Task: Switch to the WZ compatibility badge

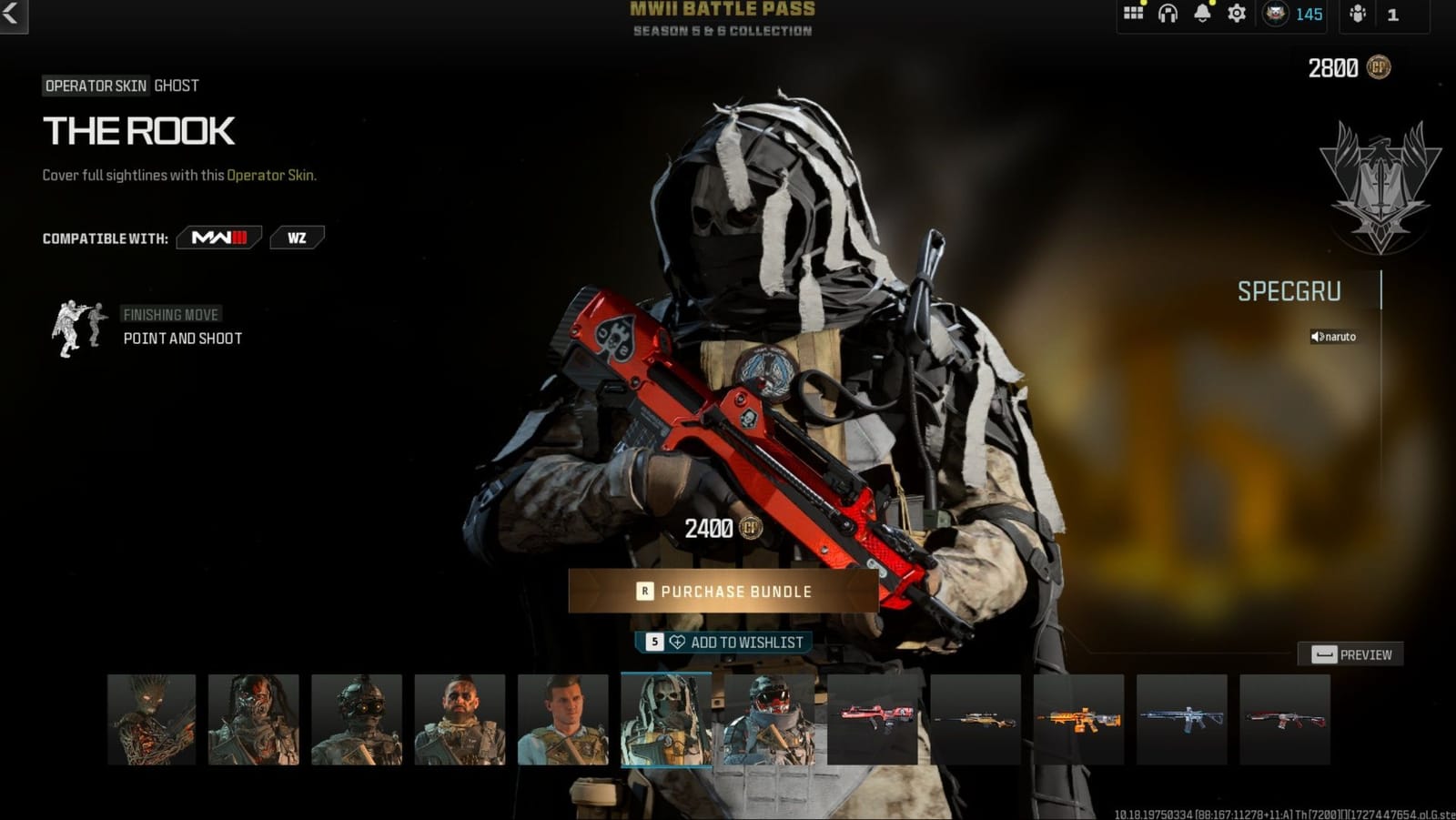Action: tap(298, 237)
